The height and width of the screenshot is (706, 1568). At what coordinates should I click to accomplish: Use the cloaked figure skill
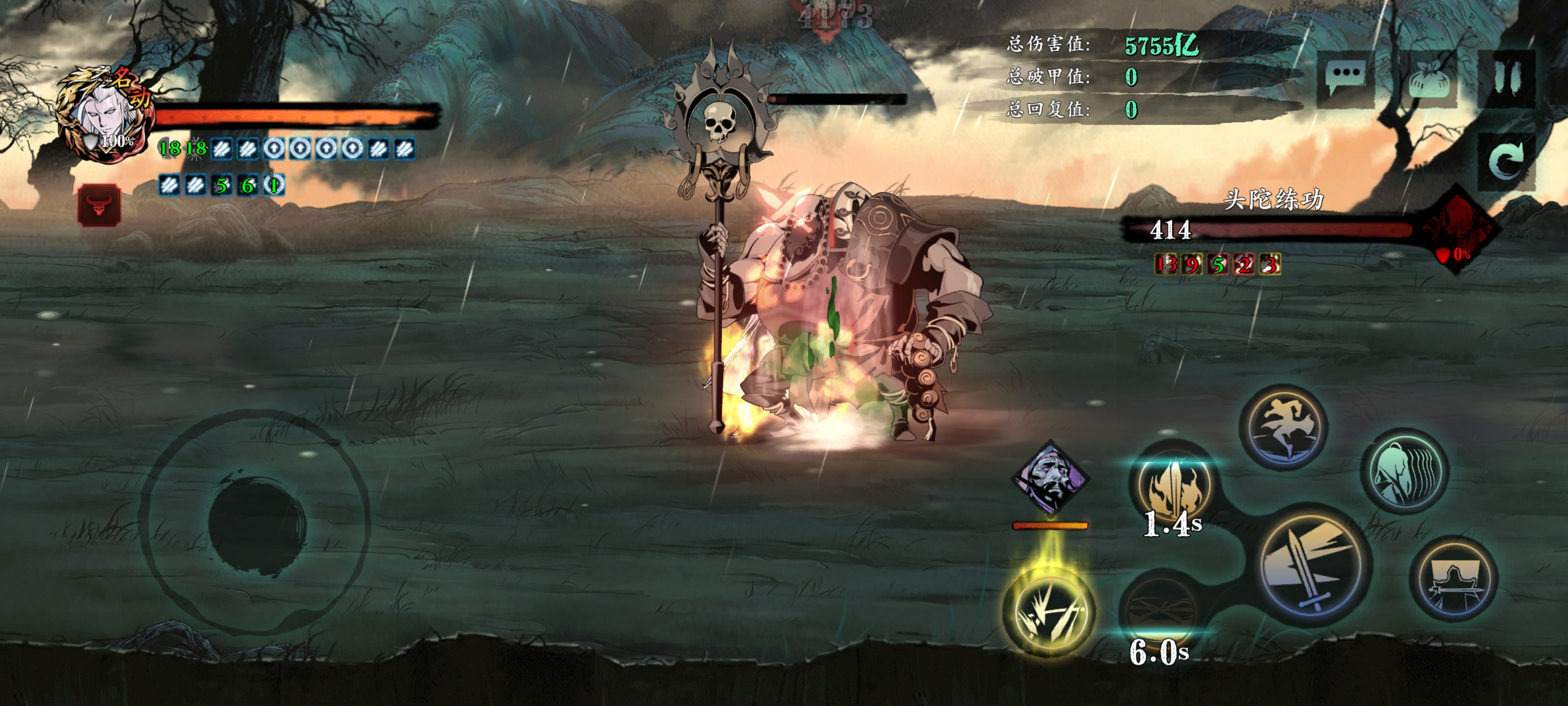(1404, 472)
